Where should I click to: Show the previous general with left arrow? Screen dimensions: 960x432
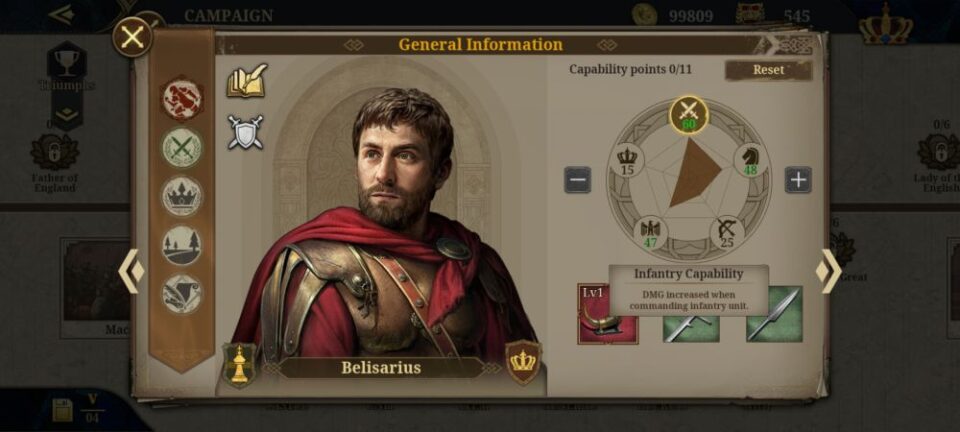click(x=131, y=271)
